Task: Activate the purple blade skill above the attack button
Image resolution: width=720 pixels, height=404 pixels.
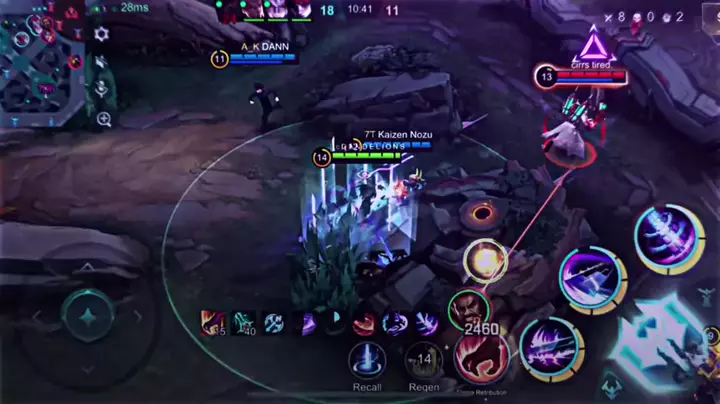Action: click(x=590, y=277)
